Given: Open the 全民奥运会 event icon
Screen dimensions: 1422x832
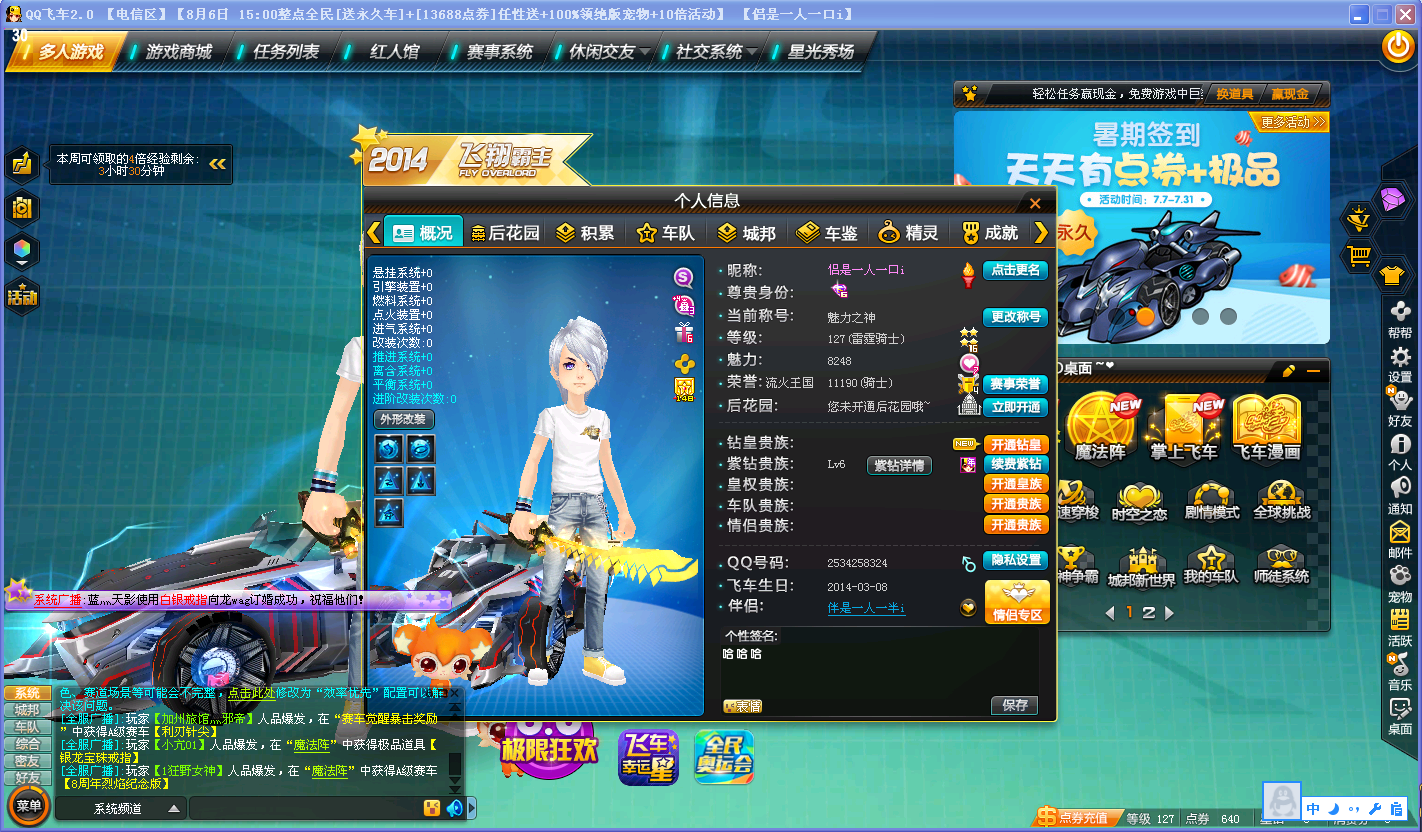Looking at the screenshot, I should point(723,757).
